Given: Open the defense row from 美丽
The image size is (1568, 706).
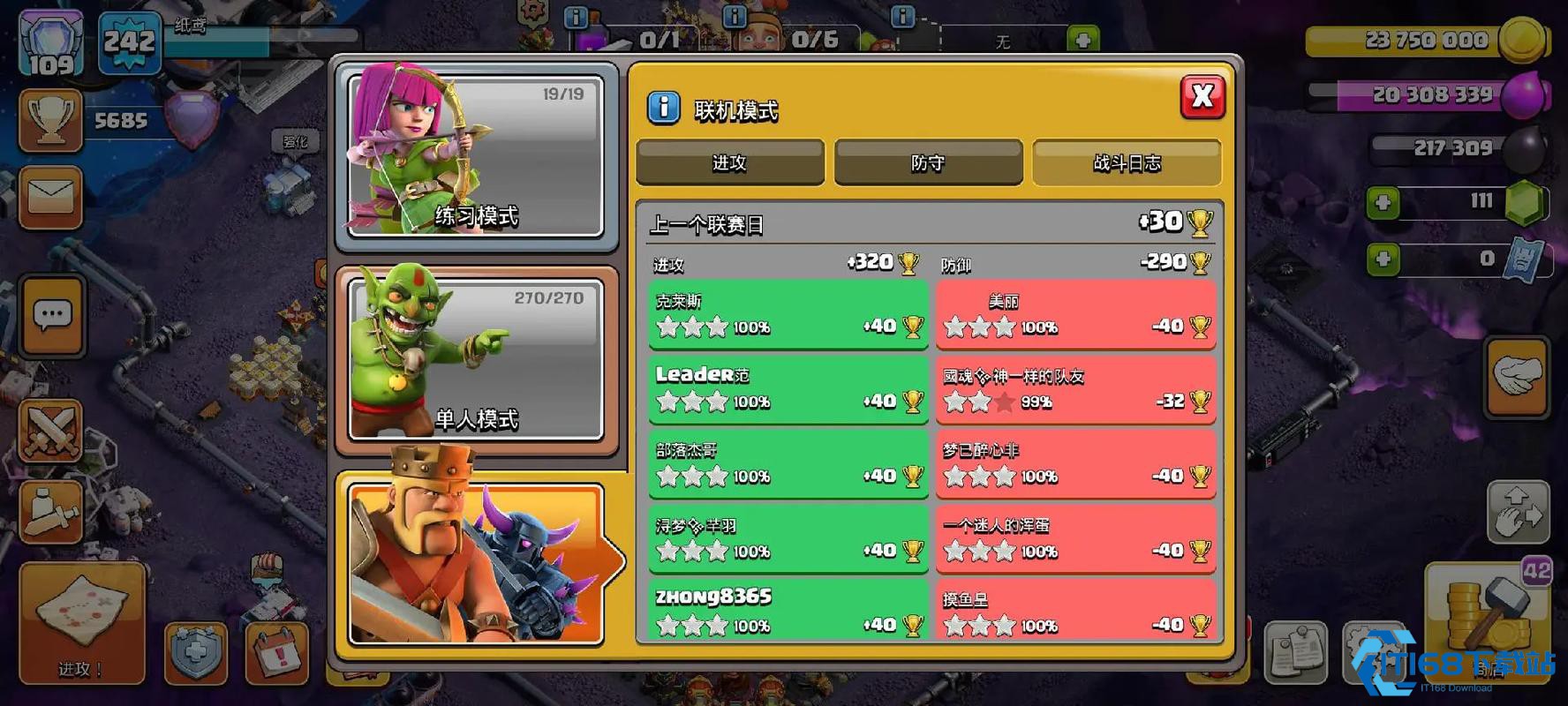Looking at the screenshot, I should tap(1075, 315).
